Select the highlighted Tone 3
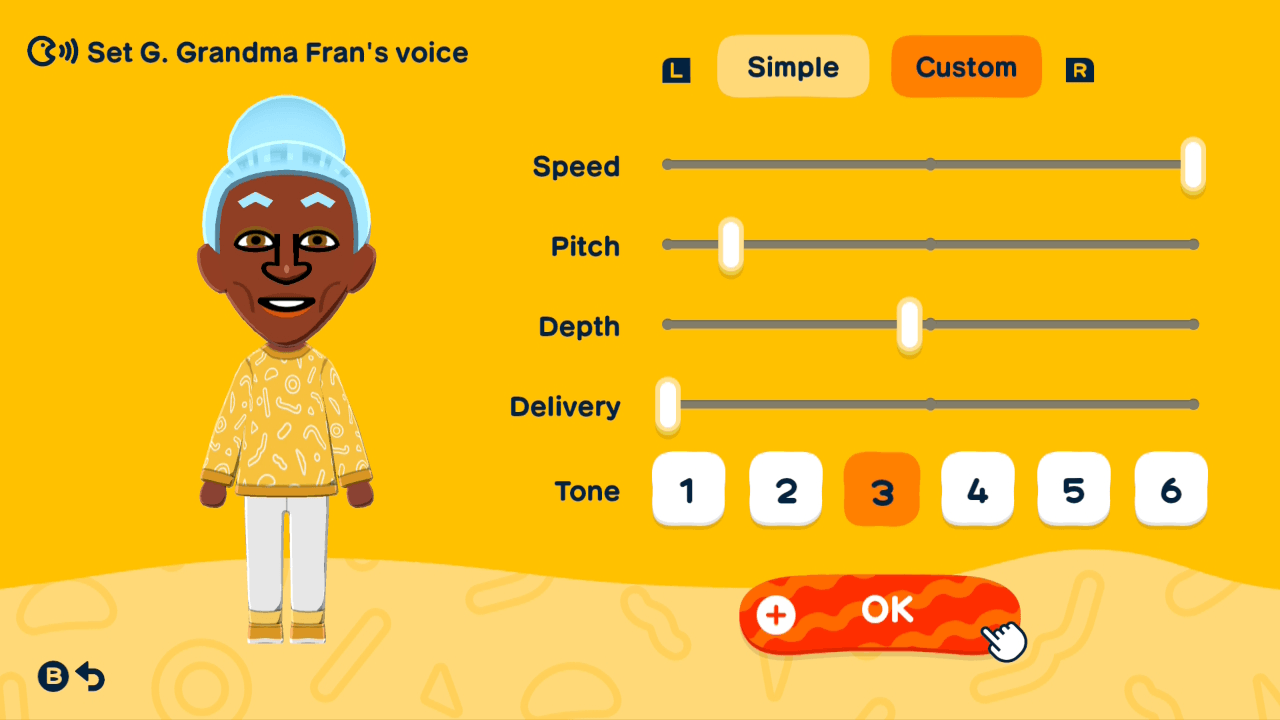 [x=881, y=489]
